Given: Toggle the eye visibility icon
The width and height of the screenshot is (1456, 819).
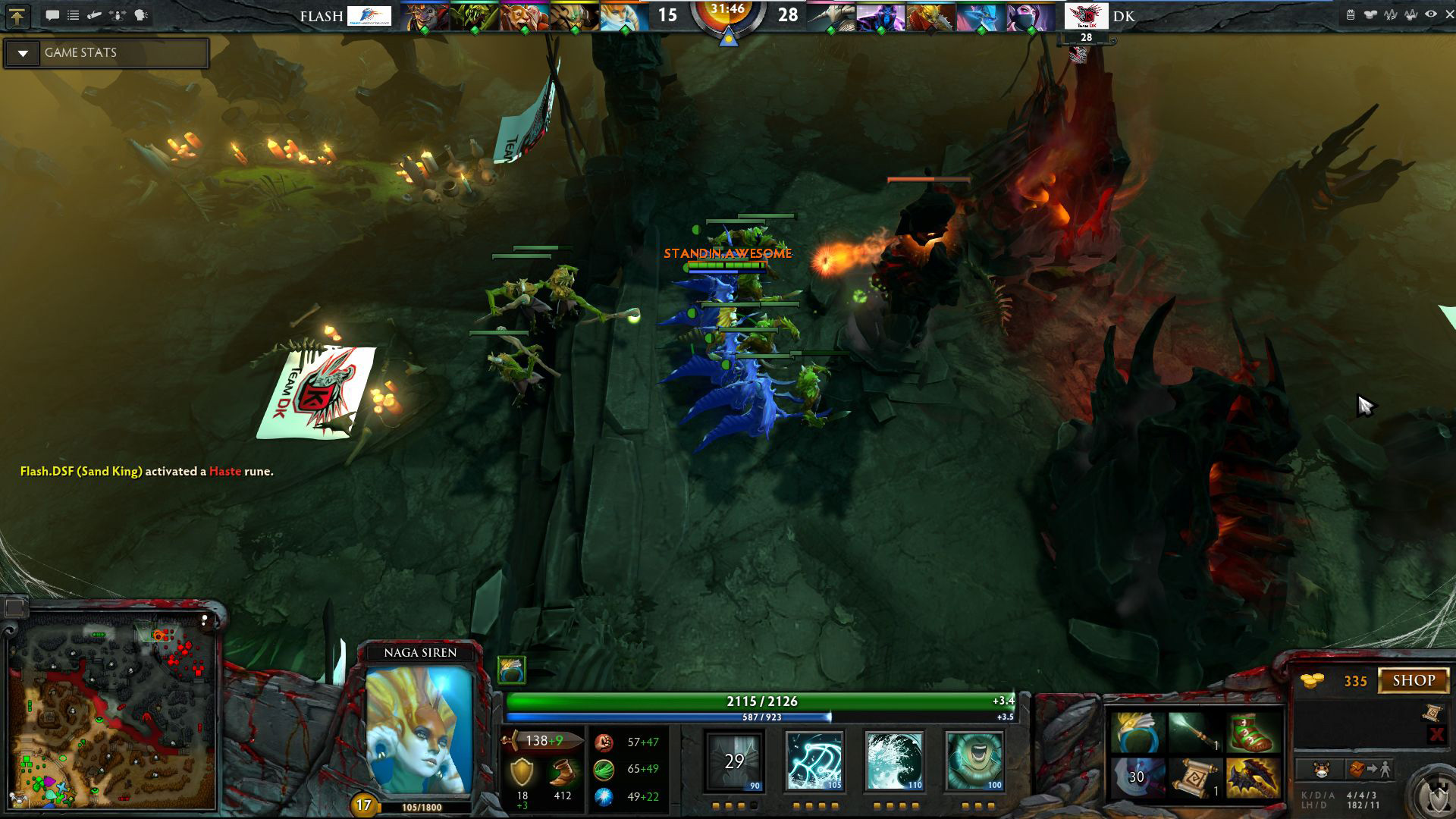Looking at the screenshot, I should click(1430, 14).
